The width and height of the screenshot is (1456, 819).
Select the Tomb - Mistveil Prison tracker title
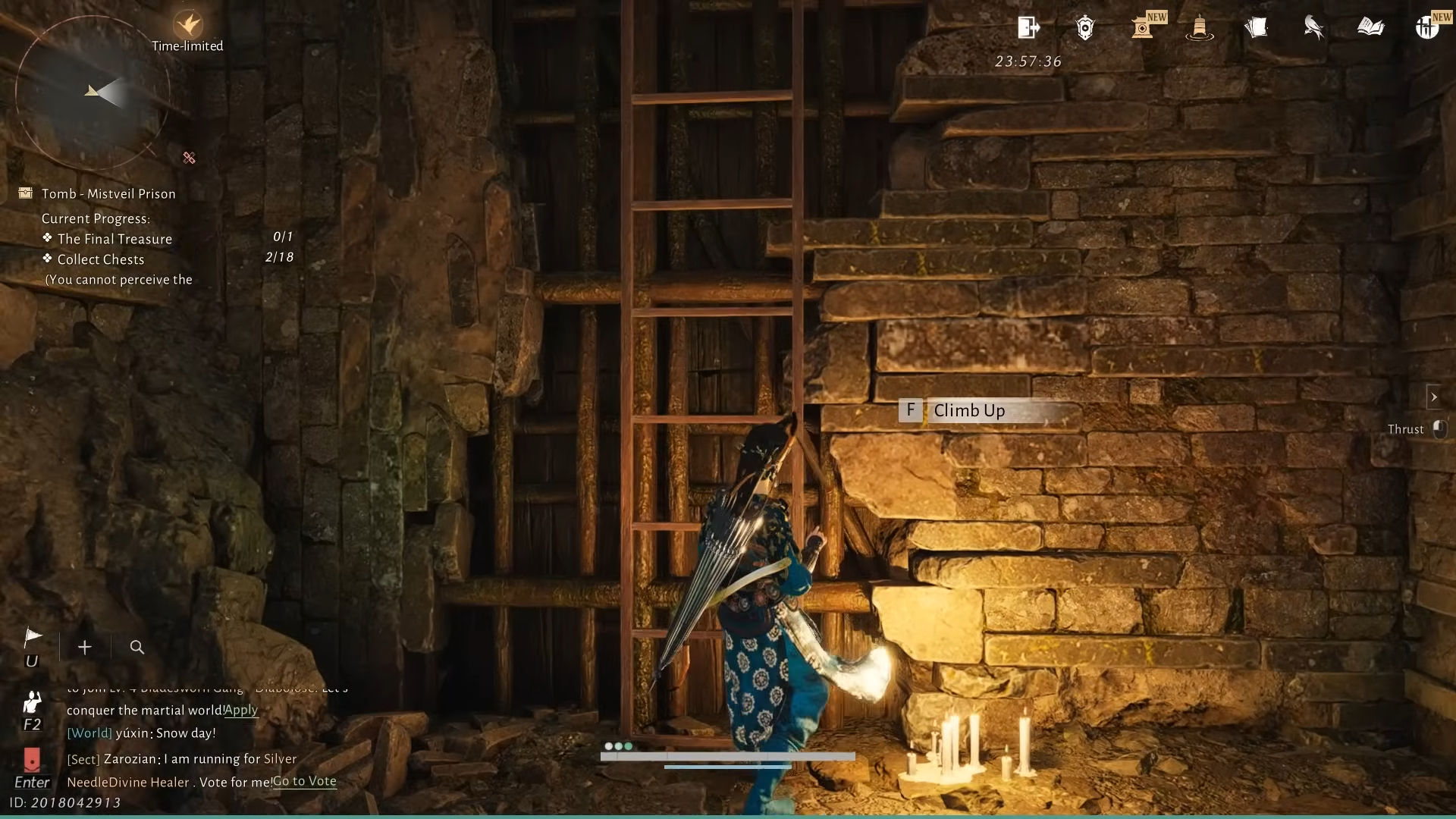click(x=108, y=194)
